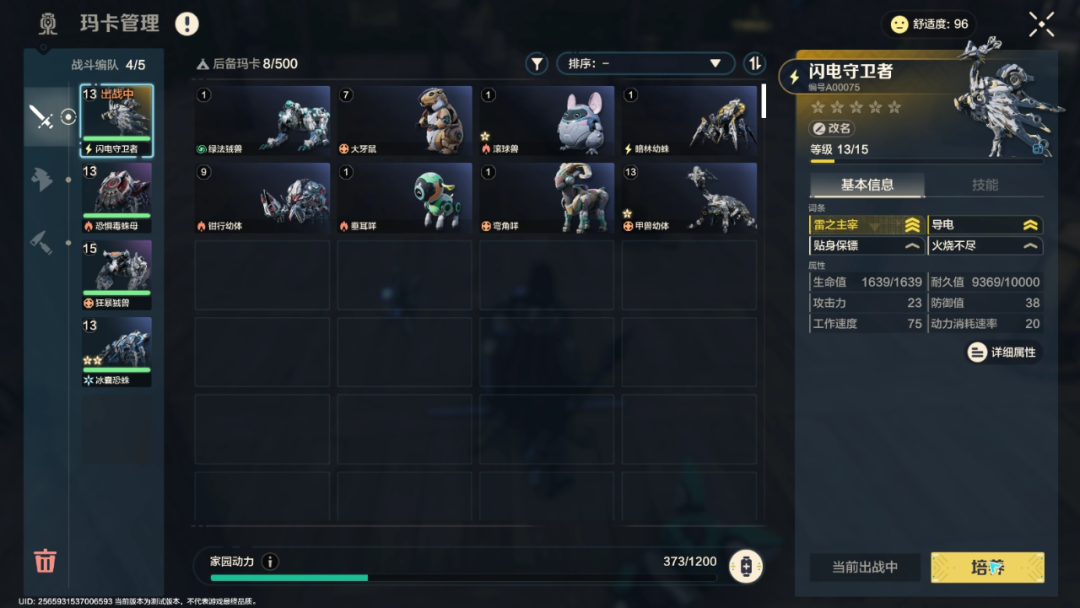
Task: Select the 恐惧毒蛛母 team slot
Action: pyautogui.click(x=116, y=197)
